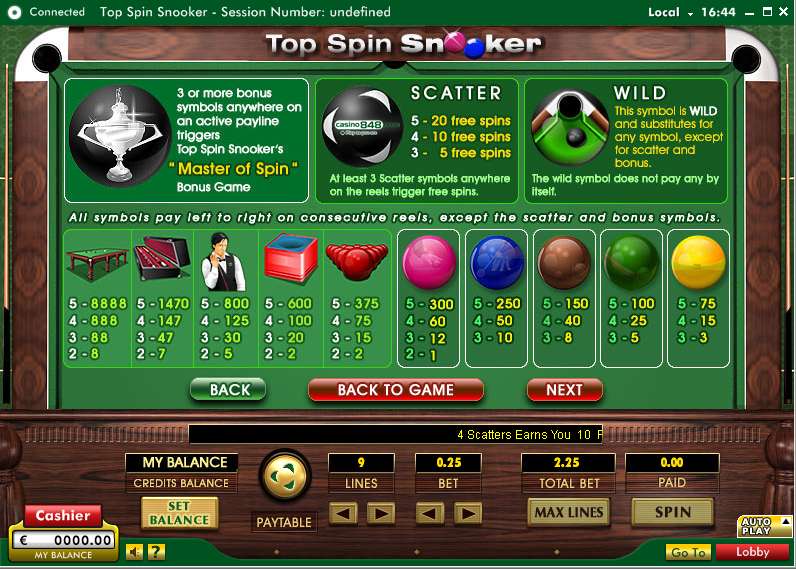
Task: Open the Go To menu
Action: click(x=687, y=552)
